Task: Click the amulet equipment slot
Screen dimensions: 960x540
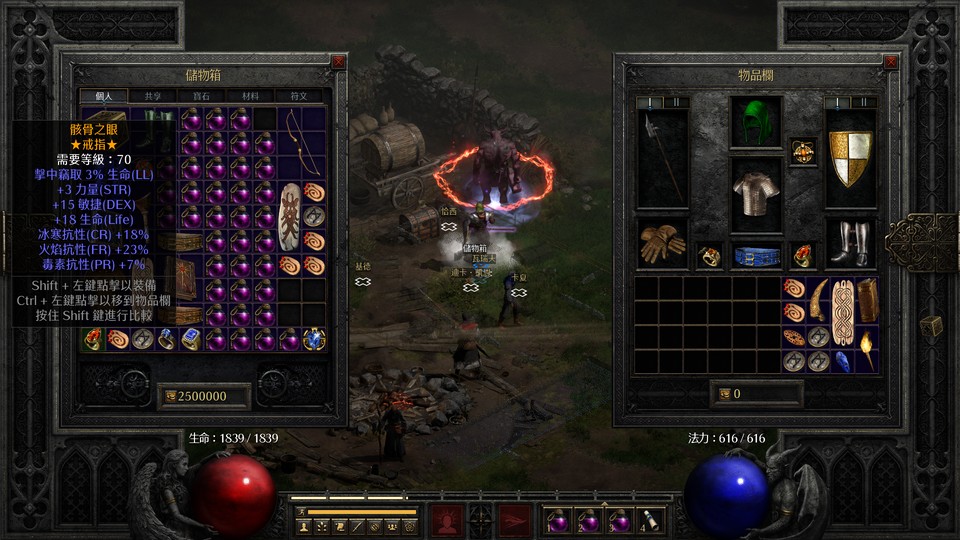Action: tap(802, 151)
